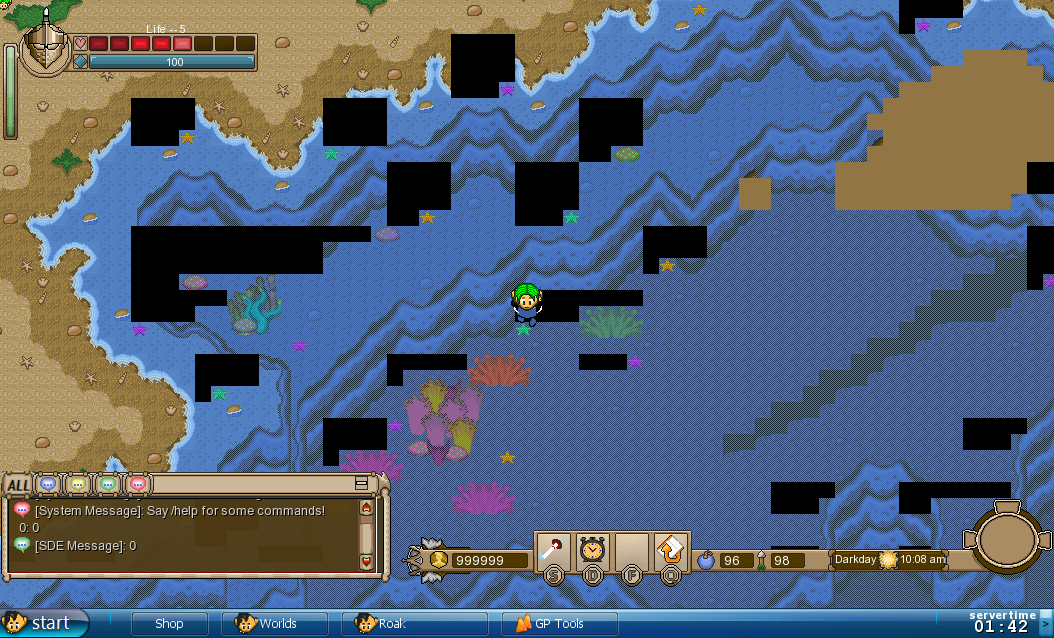Open the Shop from the taskbar
The width and height of the screenshot is (1054, 638).
pyautogui.click(x=169, y=624)
